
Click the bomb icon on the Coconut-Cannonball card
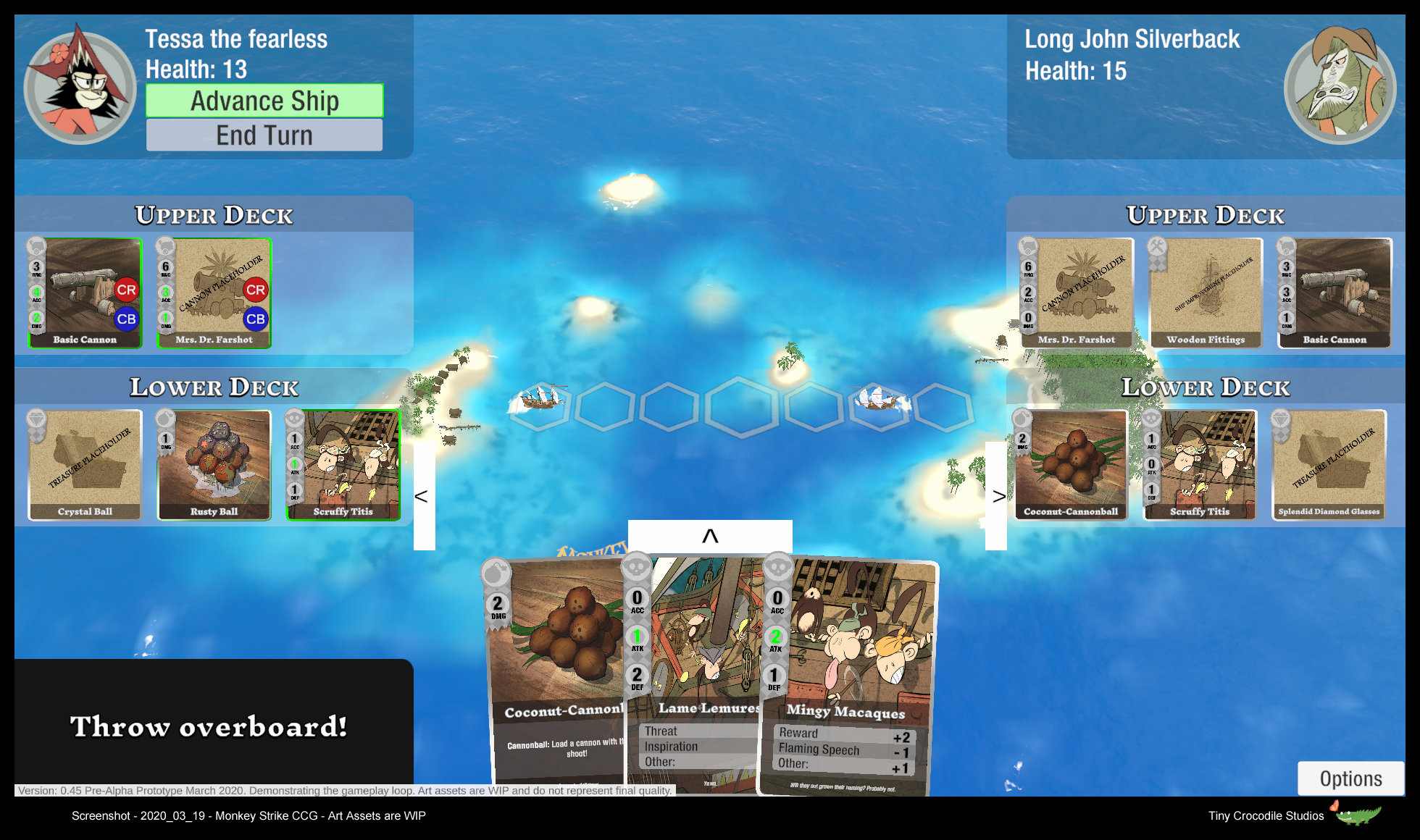[496, 571]
